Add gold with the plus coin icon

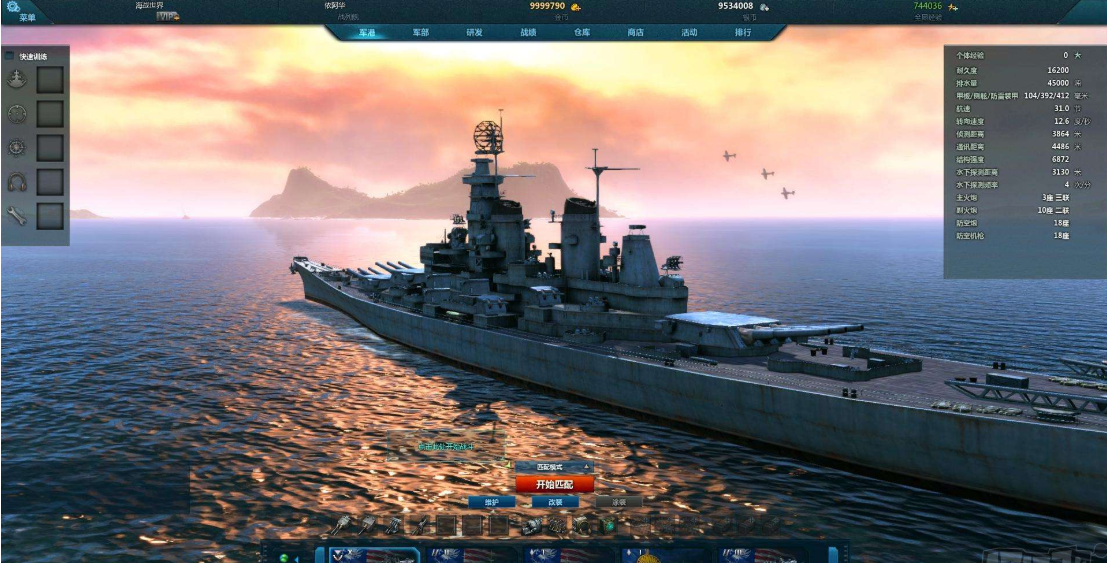point(576,7)
